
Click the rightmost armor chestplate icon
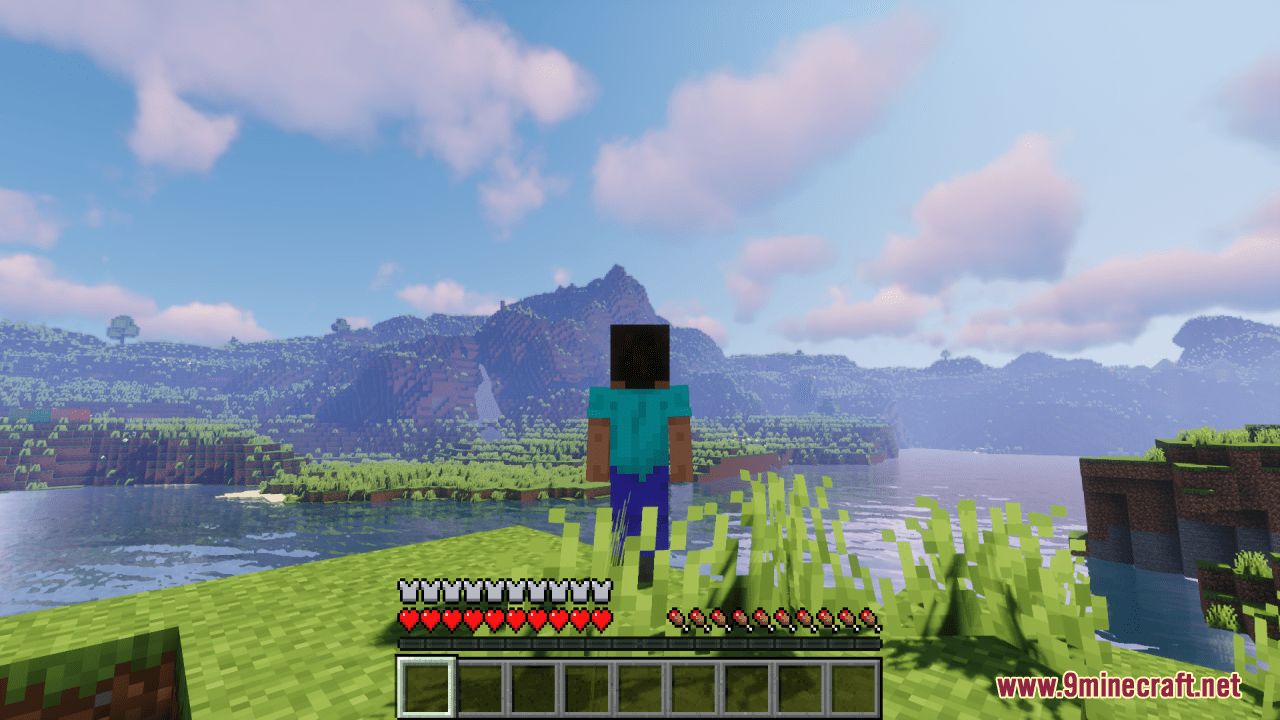pos(602,590)
